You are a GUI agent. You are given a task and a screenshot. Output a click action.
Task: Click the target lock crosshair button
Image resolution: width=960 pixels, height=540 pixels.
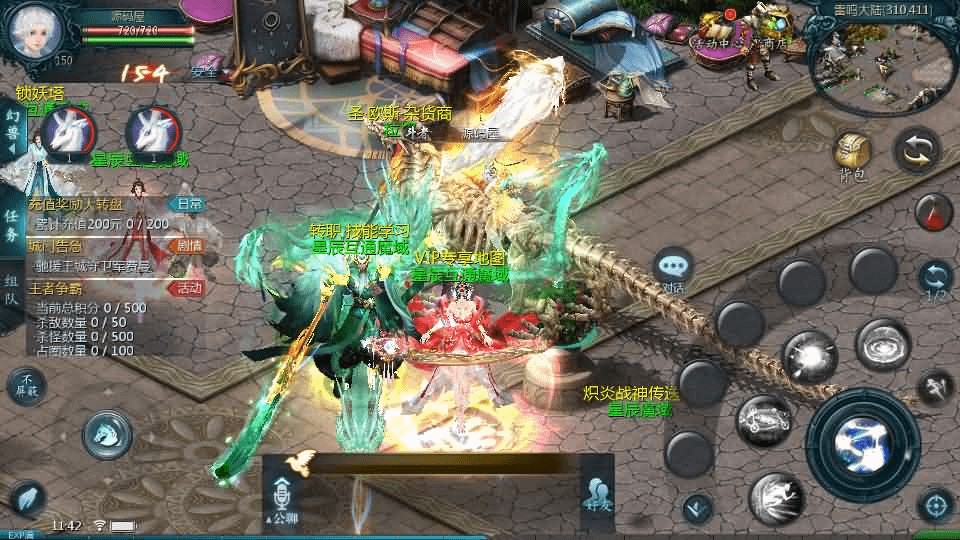click(x=936, y=505)
